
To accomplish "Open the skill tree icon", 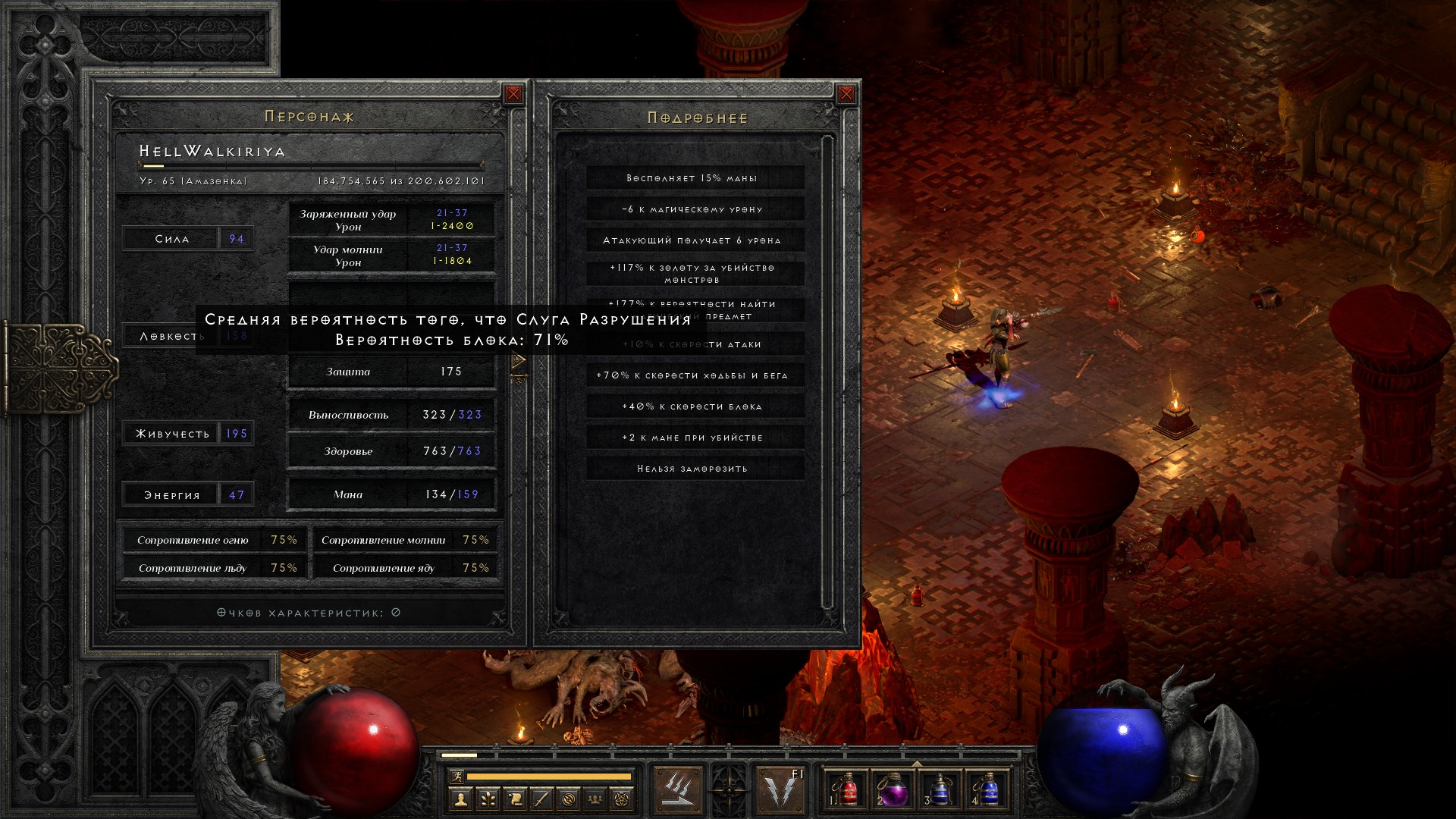I will click(488, 799).
